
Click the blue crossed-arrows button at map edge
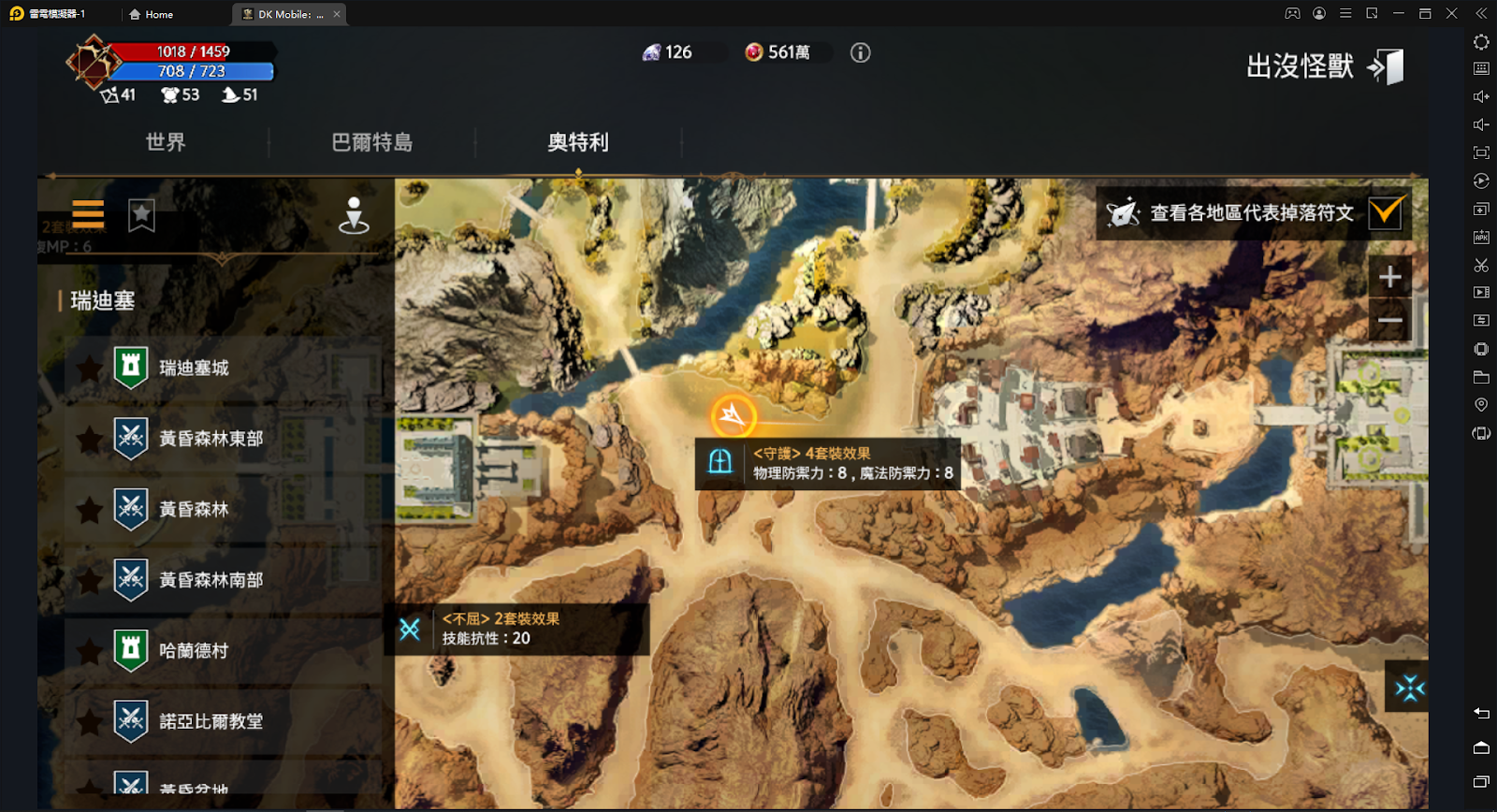[x=1408, y=688]
